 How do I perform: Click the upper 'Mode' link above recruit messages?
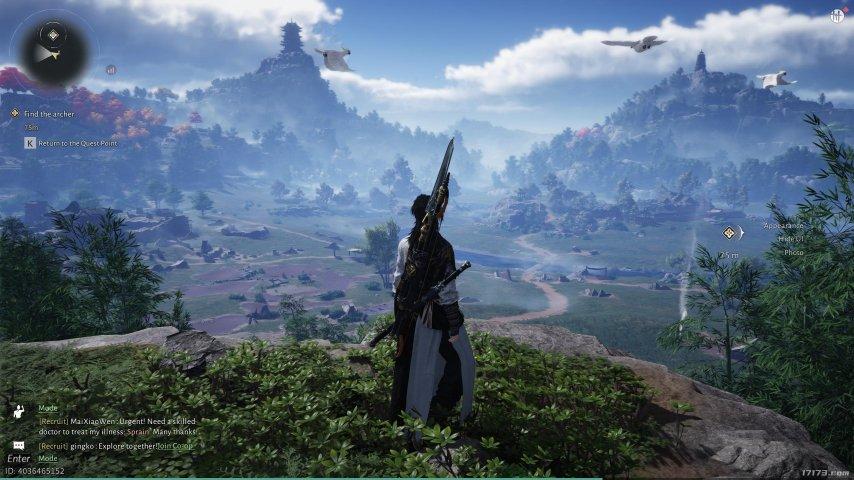[48, 408]
